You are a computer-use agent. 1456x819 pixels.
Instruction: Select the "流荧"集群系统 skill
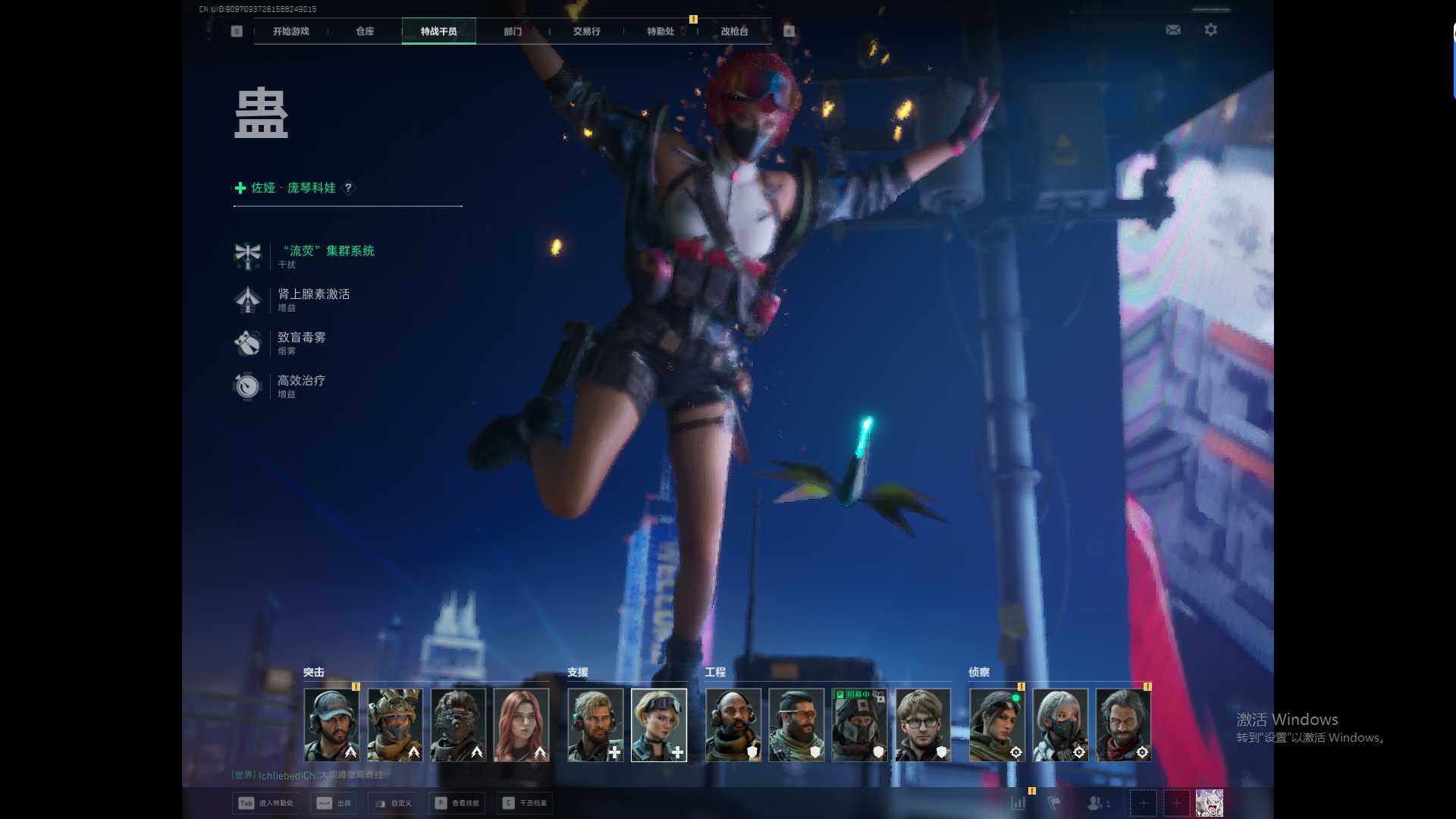coord(326,251)
